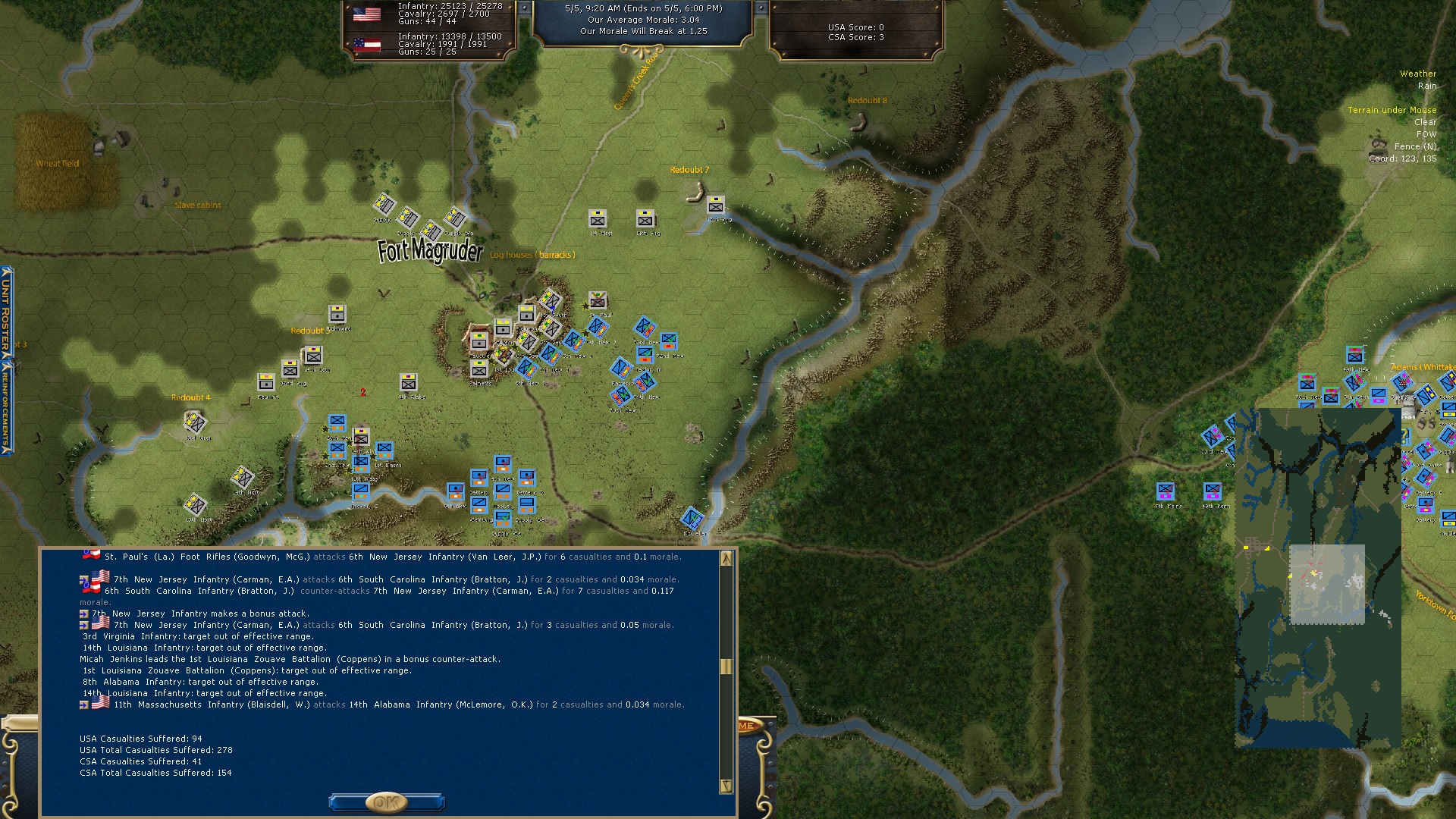Click the gold ornament below the morale panel
This screenshot has width=1456, height=819.
pyautogui.click(x=642, y=51)
